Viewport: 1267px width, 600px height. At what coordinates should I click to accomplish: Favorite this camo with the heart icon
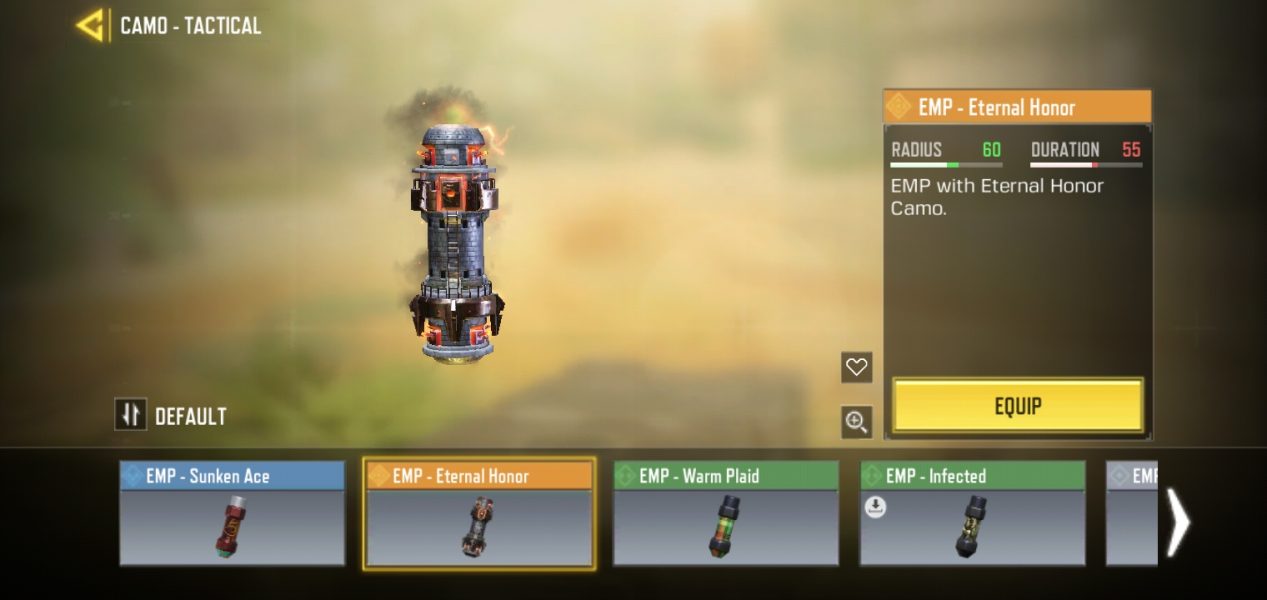point(856,367)
